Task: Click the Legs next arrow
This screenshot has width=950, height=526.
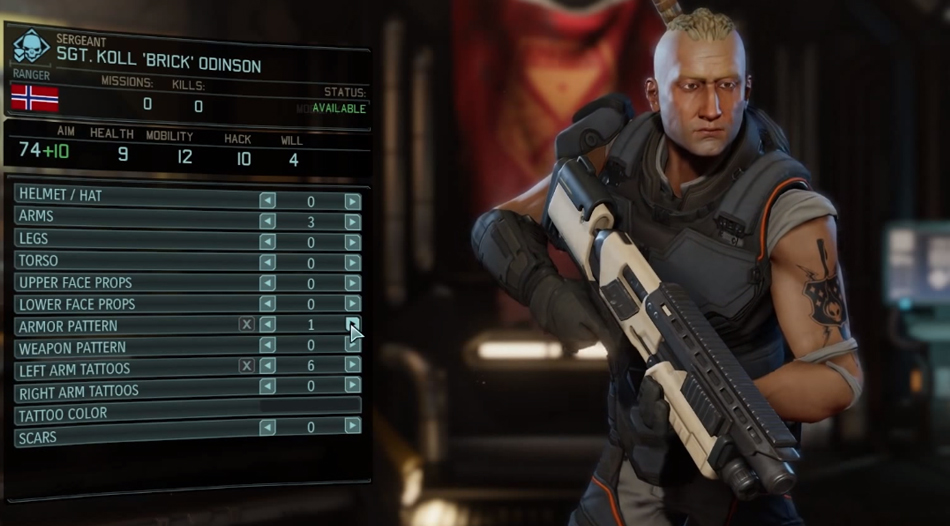Action: [x=353, y=242]
